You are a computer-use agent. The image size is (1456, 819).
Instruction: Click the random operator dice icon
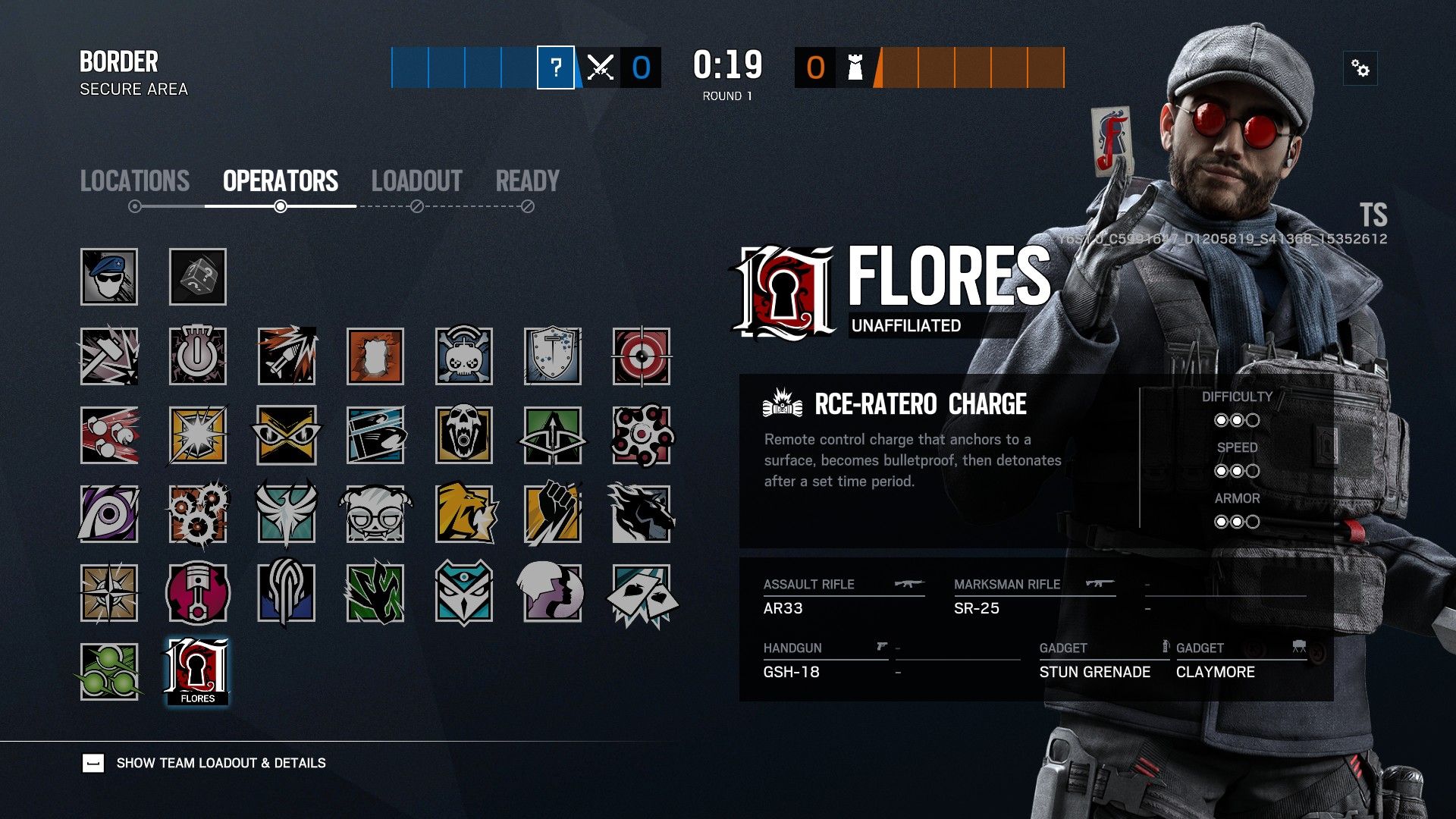pyautogui.click(x=197, y=277)
